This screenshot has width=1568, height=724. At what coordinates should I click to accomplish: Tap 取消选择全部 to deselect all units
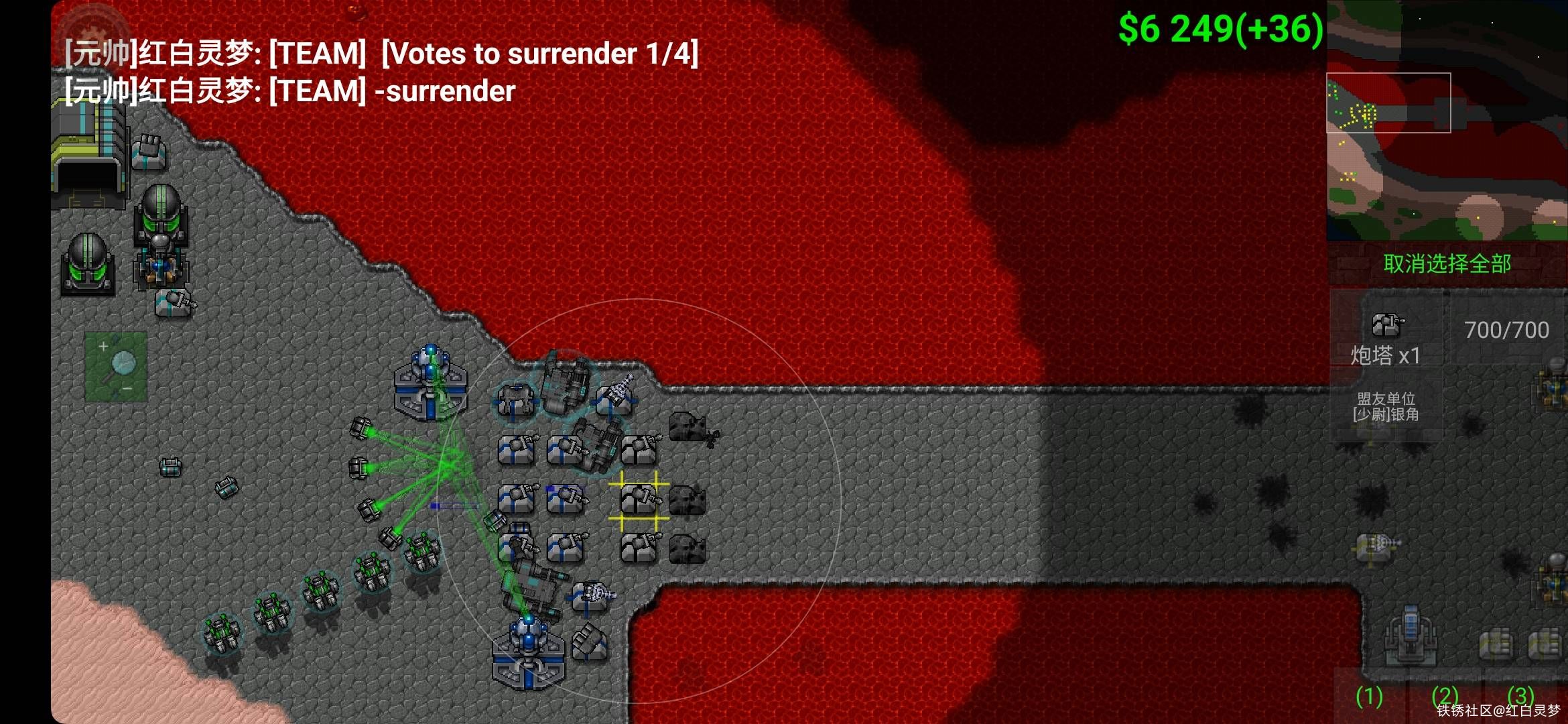tap(1447, 264)
